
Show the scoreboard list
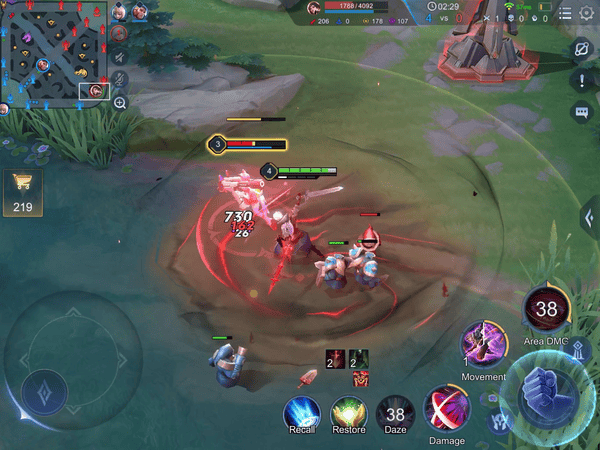click(565, 13)
